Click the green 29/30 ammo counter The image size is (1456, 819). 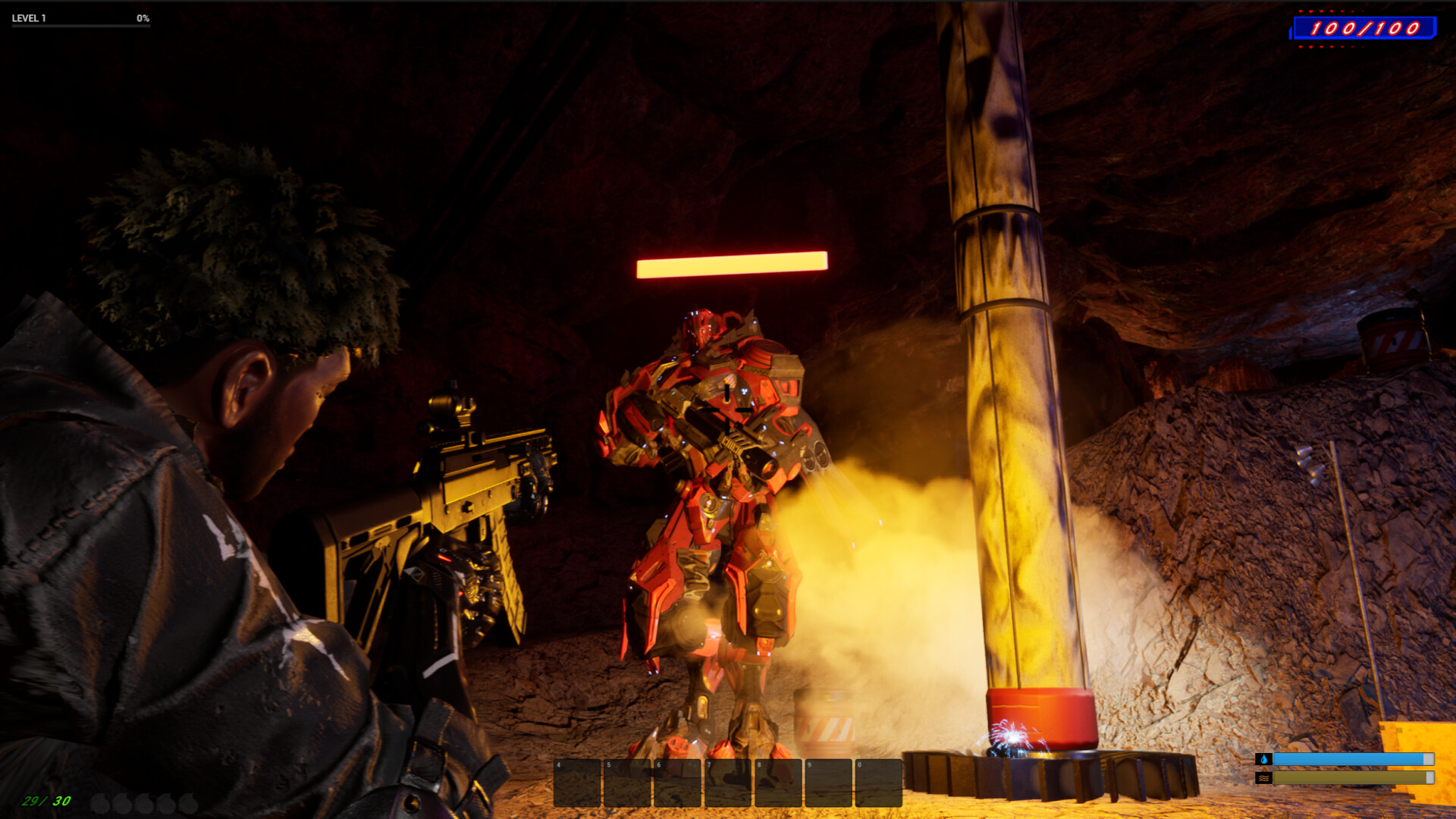point(45,801)
